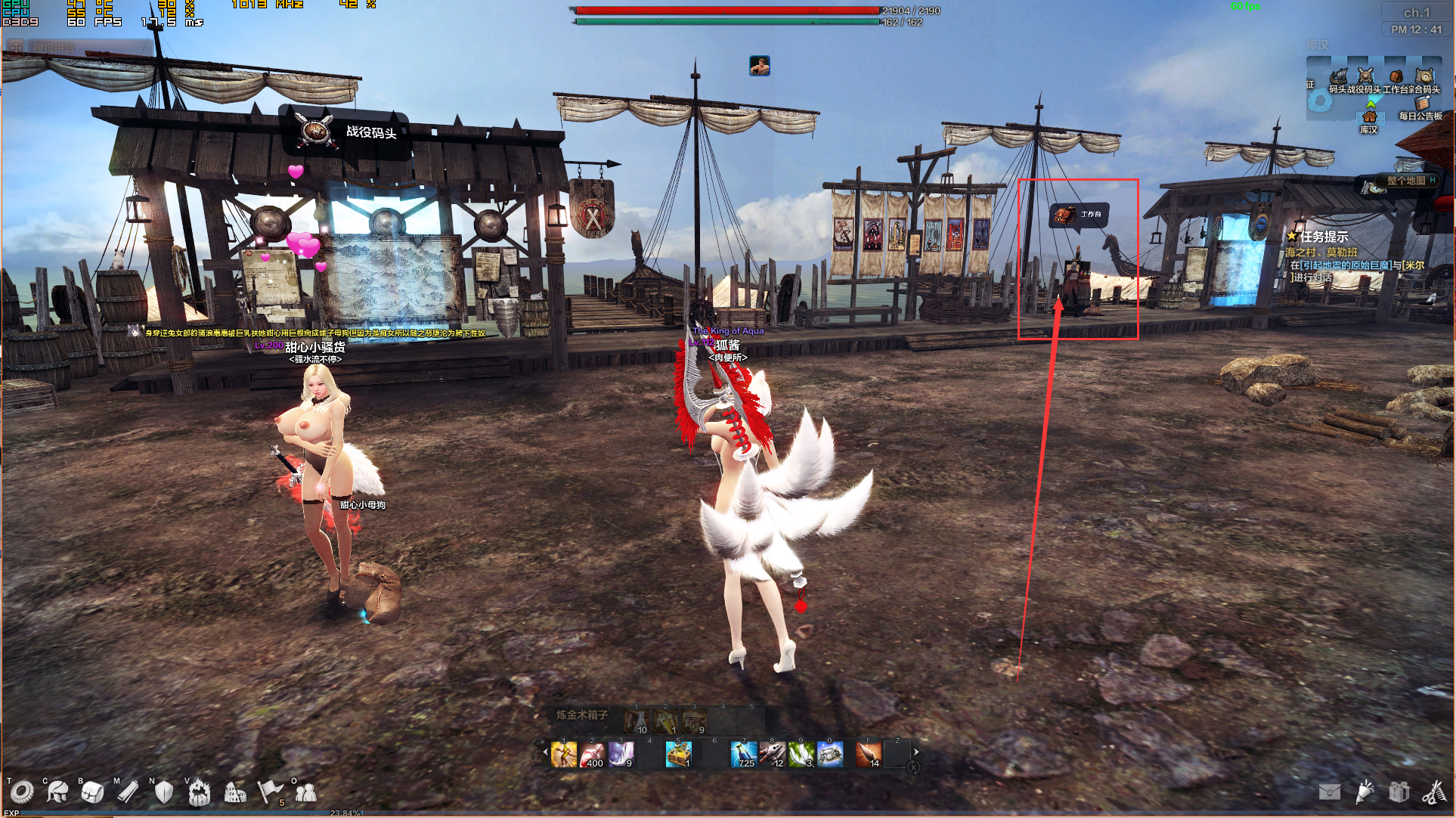
Task: Open the mail envelope icon
Action: [x=1329, y=792]
